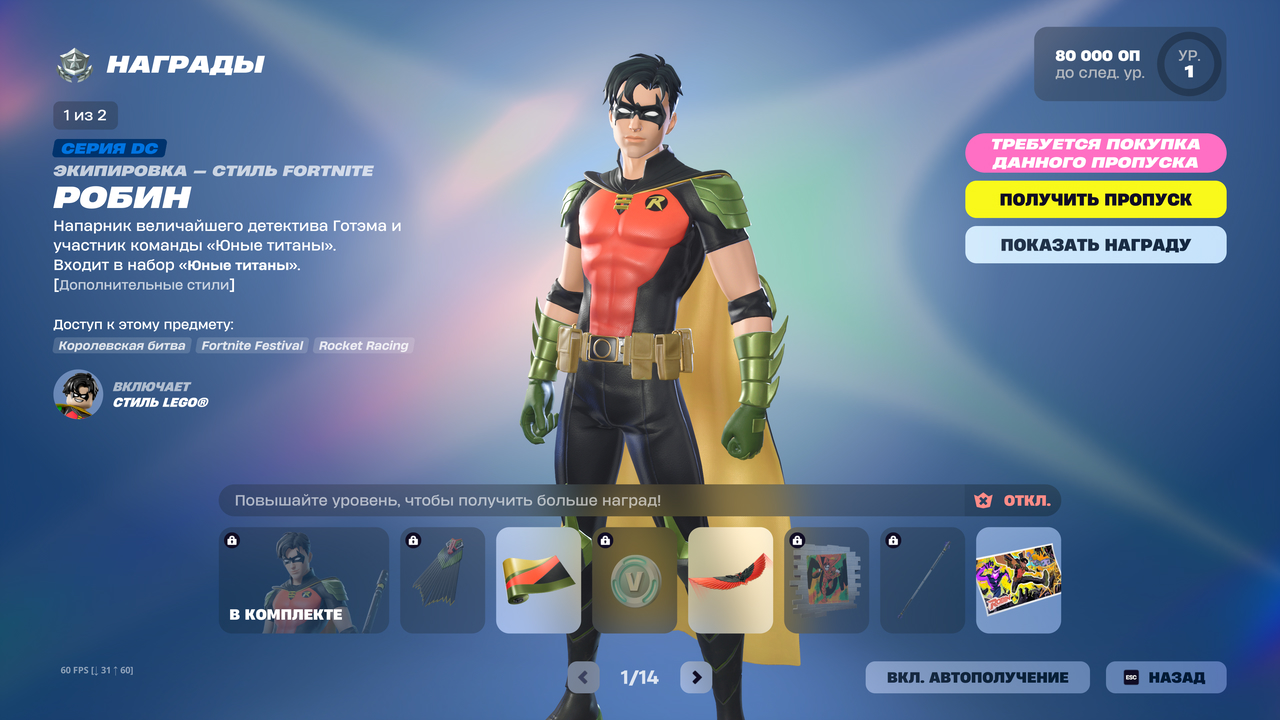
Task: Pick the bo staff pickaxe reward
Action: [922, 580]
